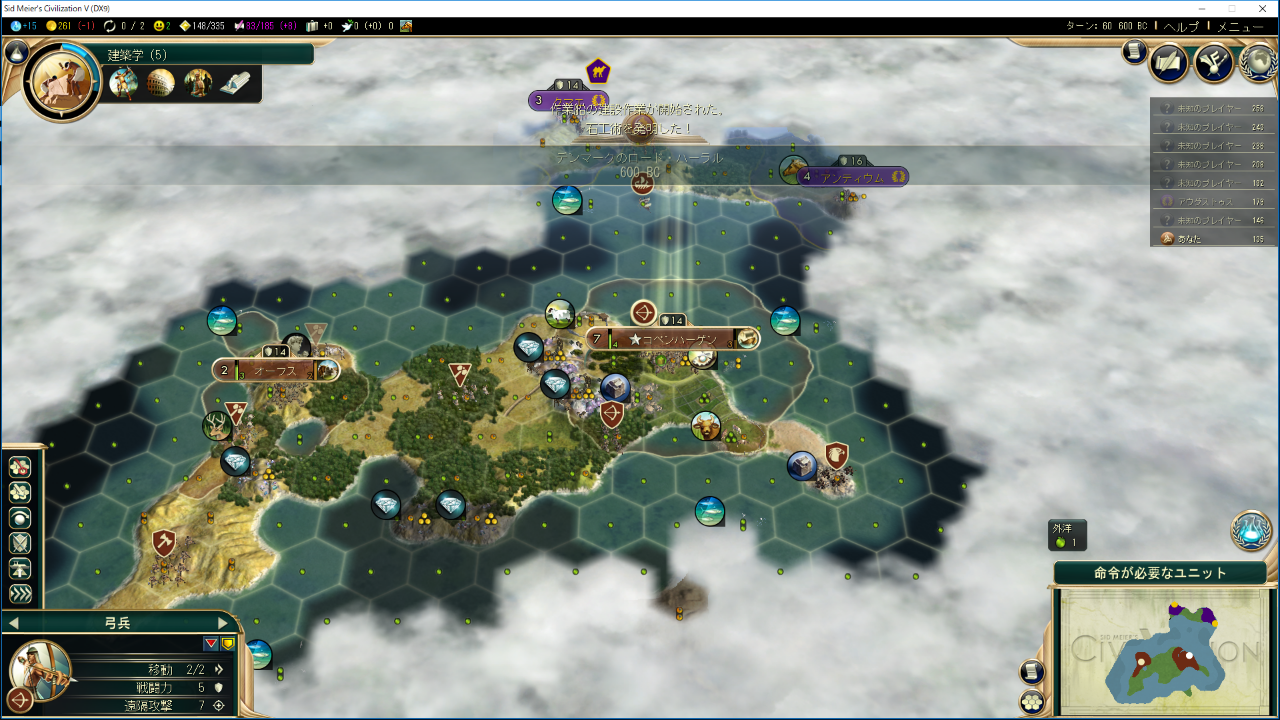Choose the skip turn chevrons action

click(x=20, y=594)
